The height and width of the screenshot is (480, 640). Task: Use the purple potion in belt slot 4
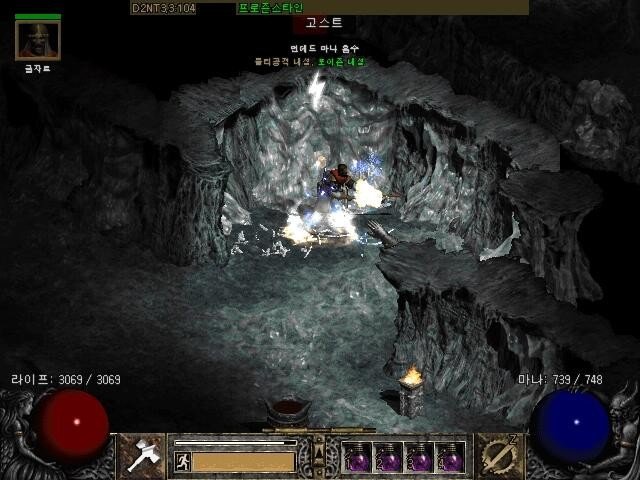(x=450, y=457)
